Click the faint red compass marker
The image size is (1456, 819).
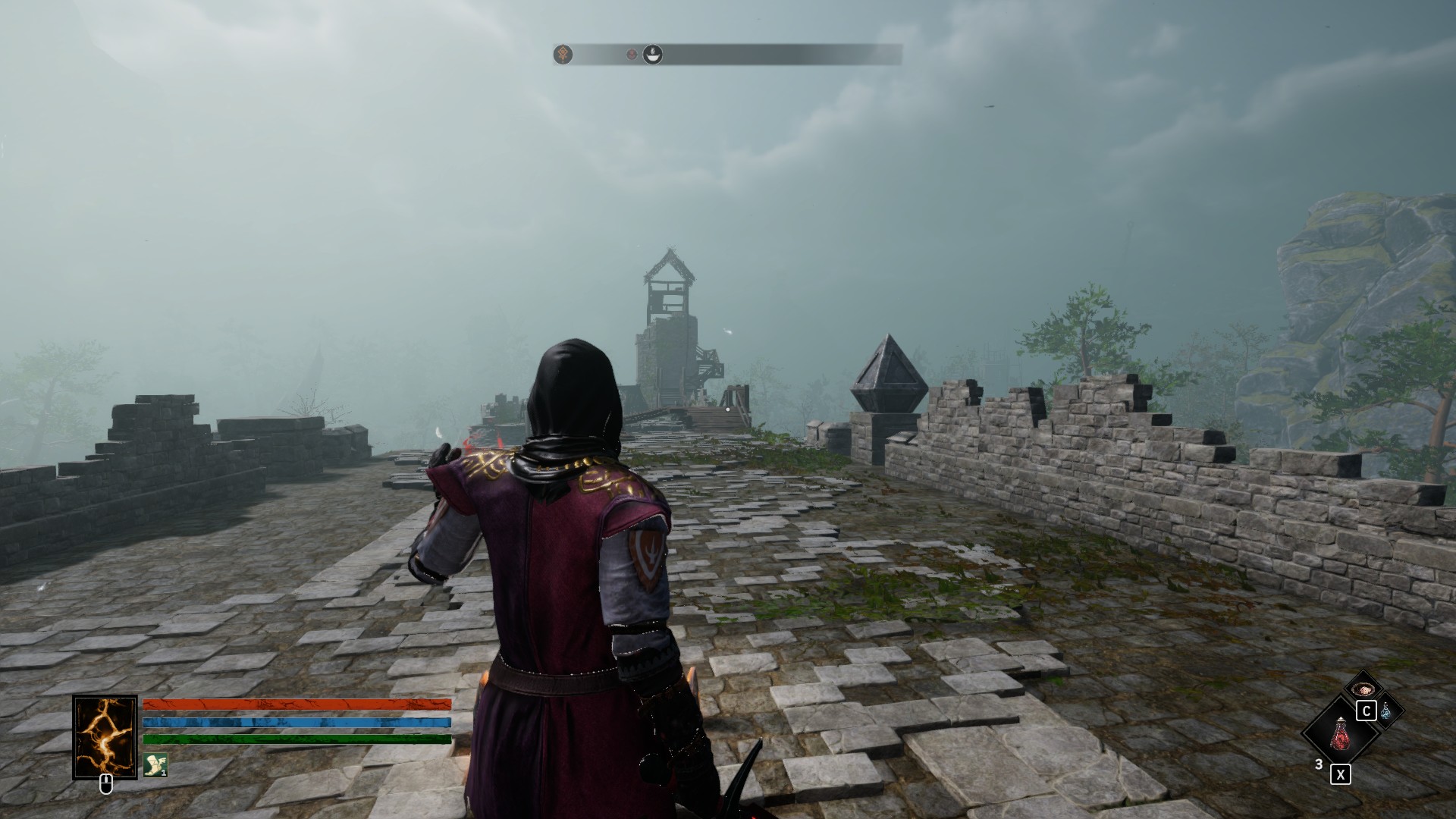click(631, 55)
